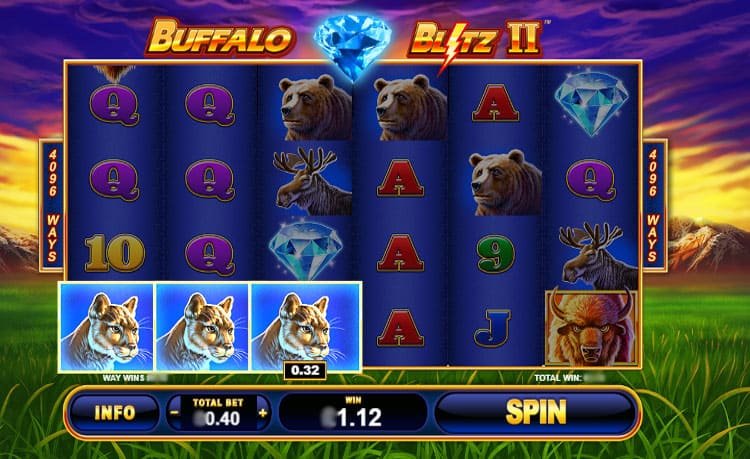Image resolution: width=750 pixels, height=459 pixels.
Task: Open the INFO paytable
Action: [x=113, y=411]
